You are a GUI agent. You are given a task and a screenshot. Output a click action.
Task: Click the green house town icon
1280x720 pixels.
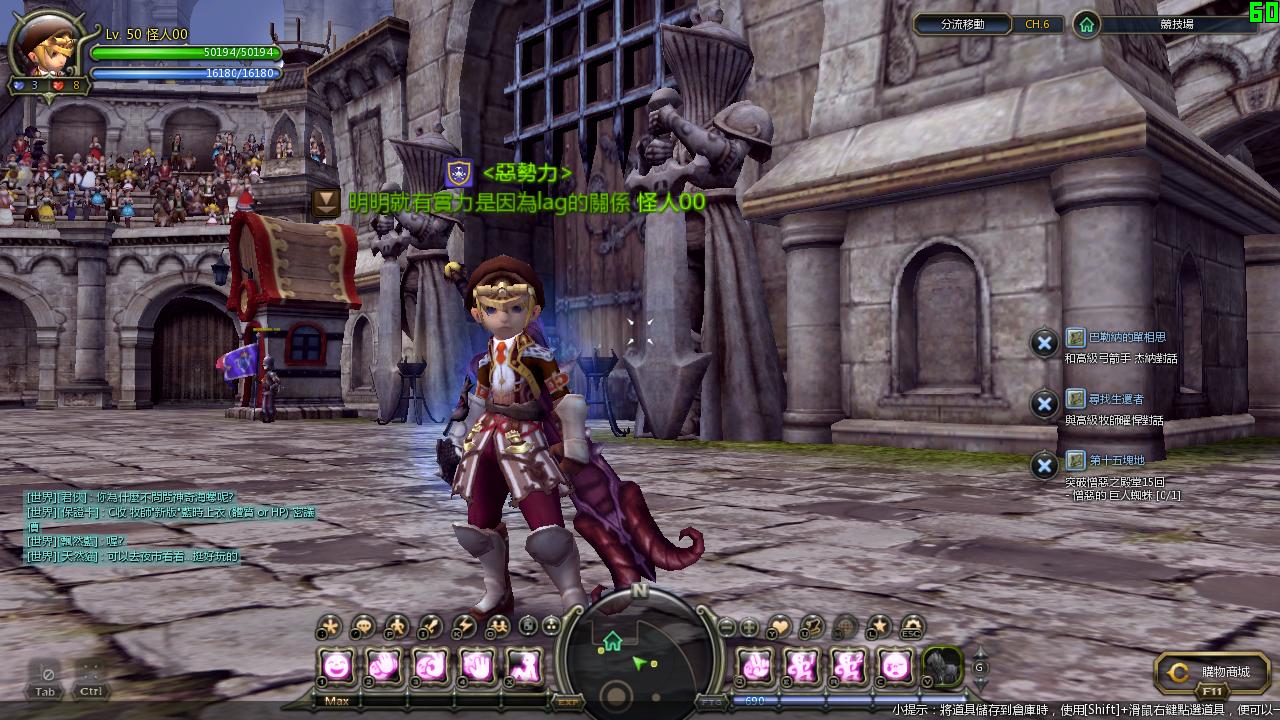[1087, 24]
